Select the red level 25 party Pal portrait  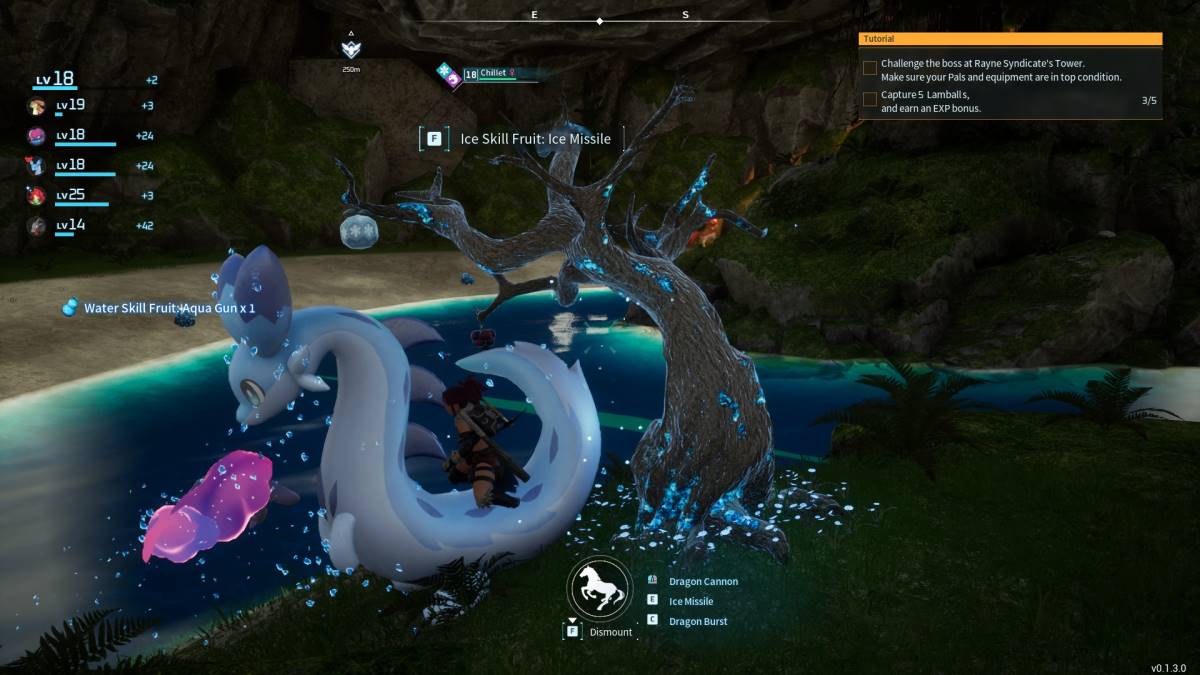point(37,195)
